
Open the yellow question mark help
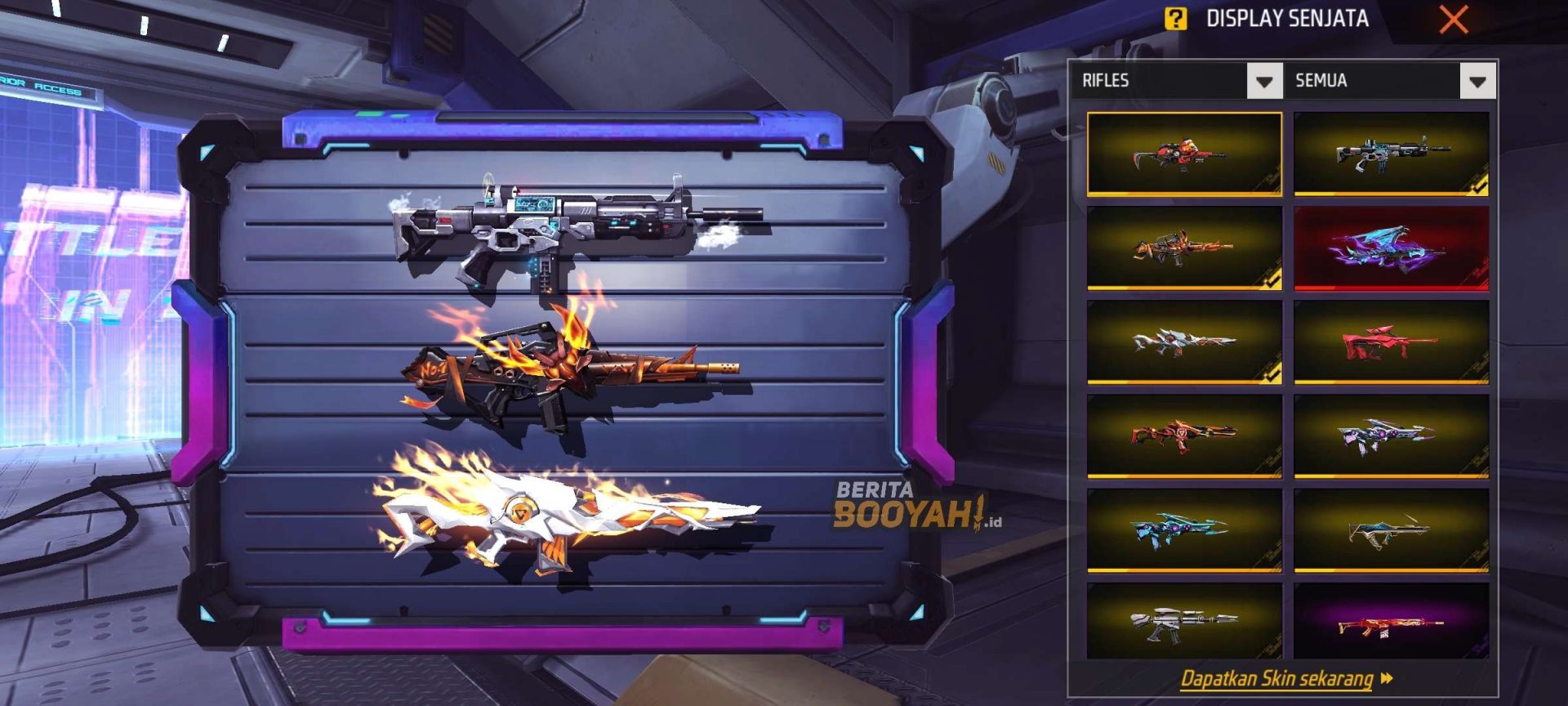[1175, 19]
